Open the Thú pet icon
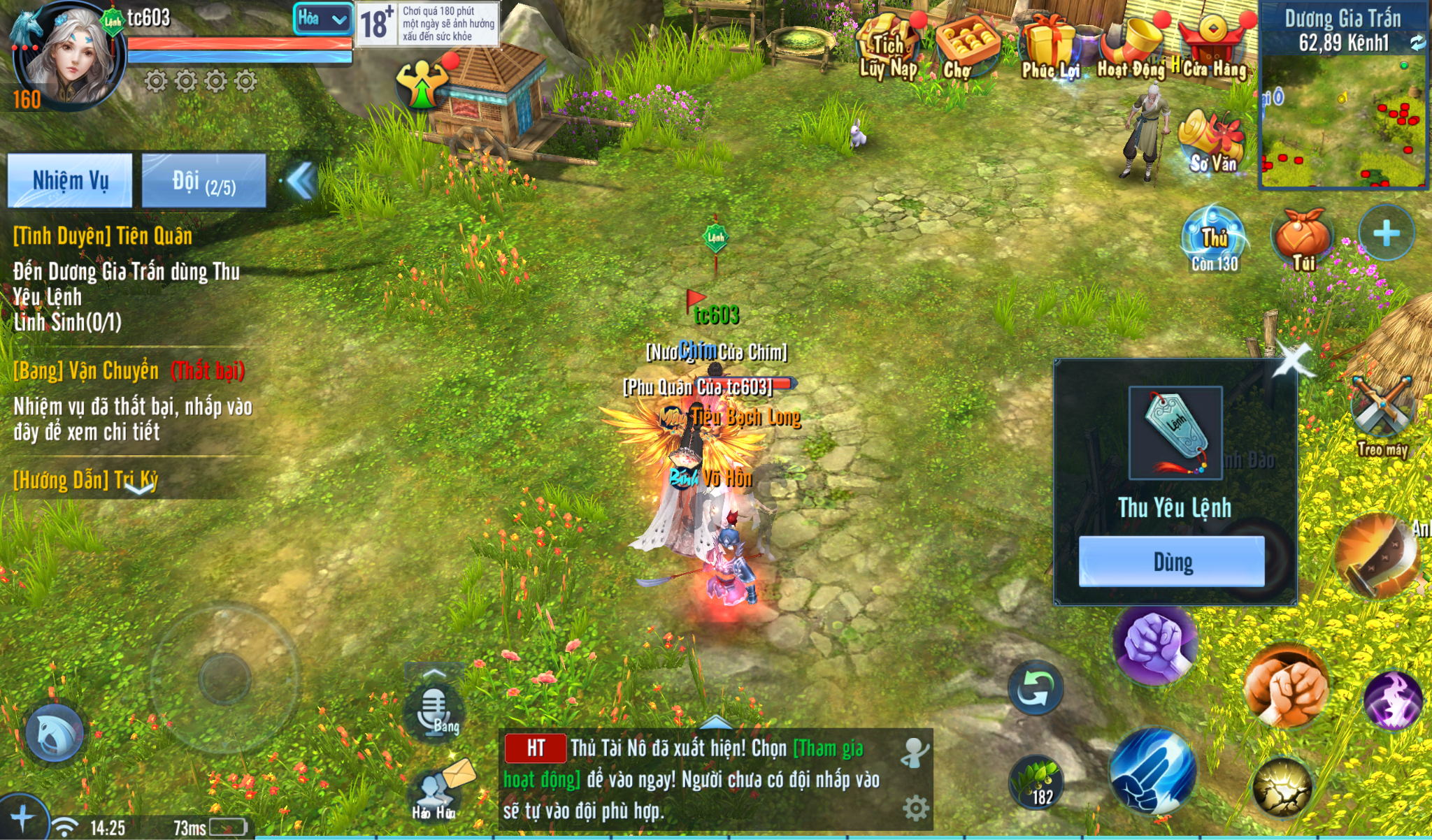1432x840 pixels. coord(1214,239)
